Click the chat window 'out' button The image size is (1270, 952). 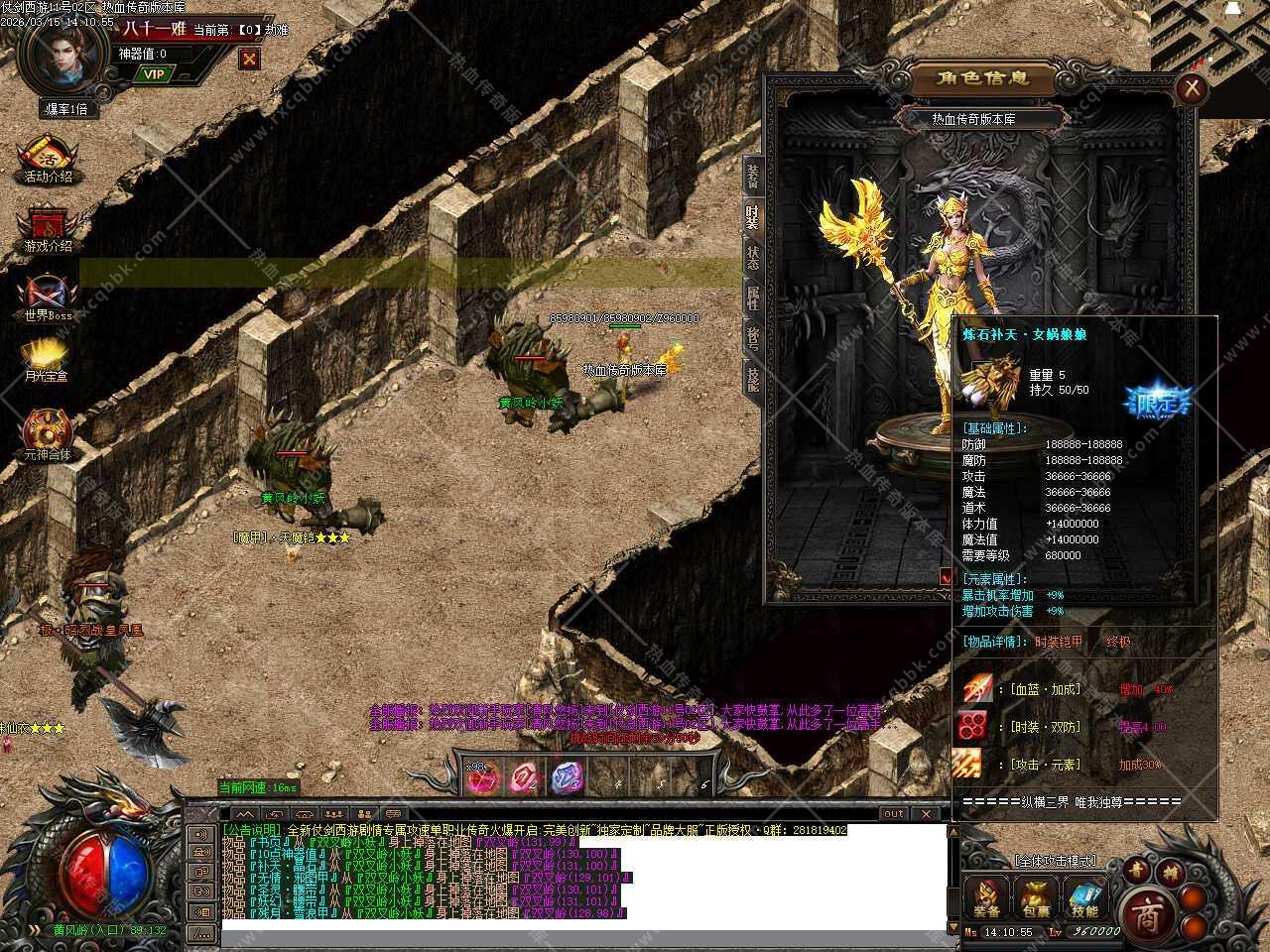[x=894, y=813]
